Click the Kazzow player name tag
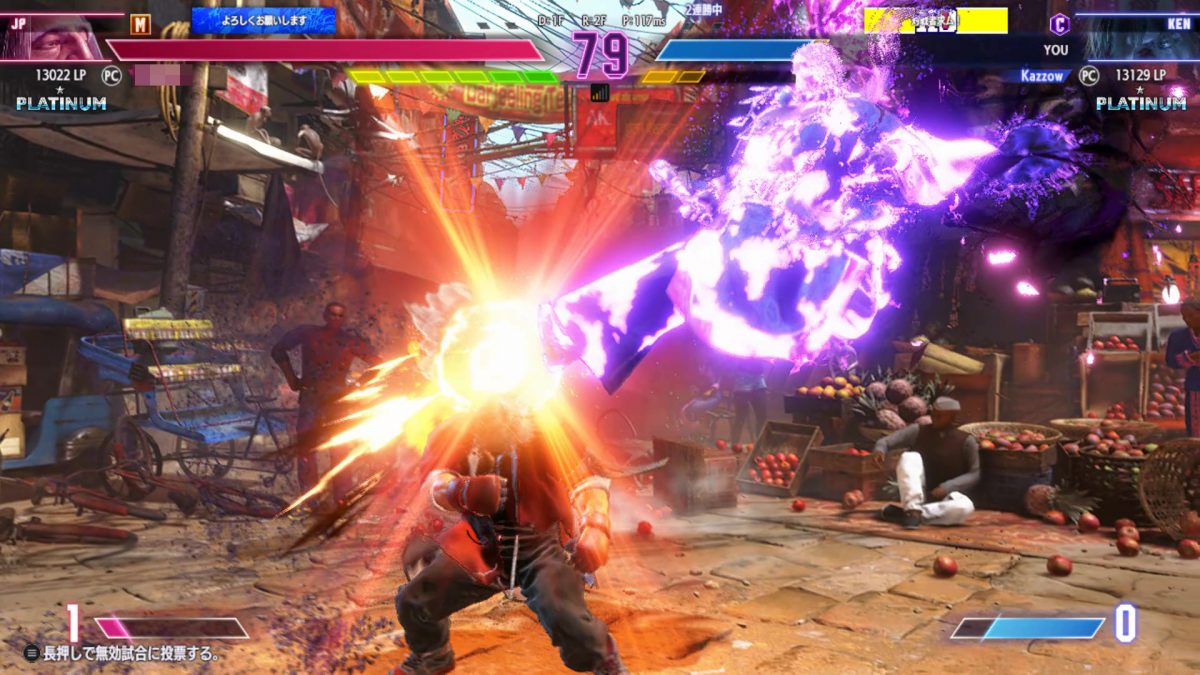 1045,75
